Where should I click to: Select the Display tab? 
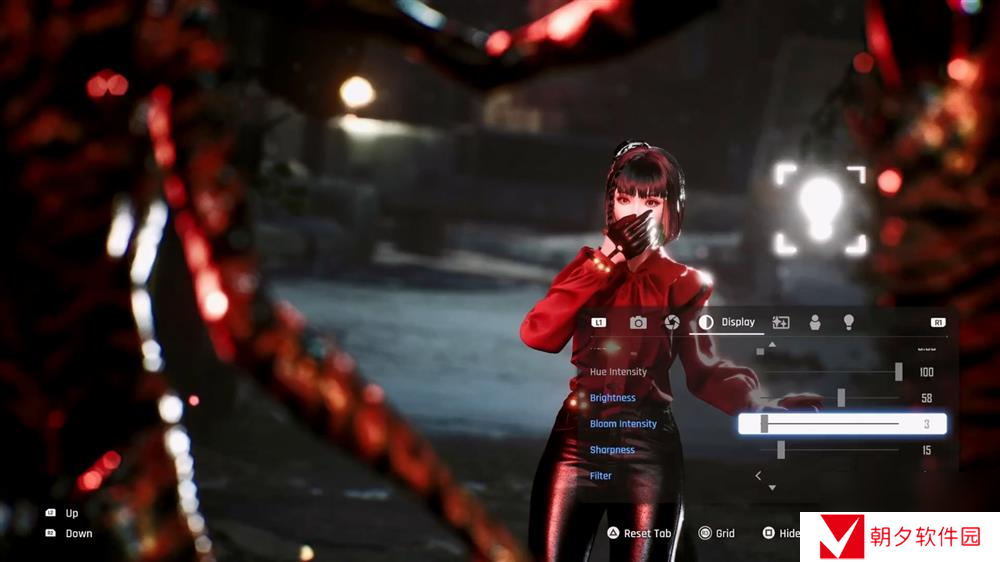click(x=728, y=322)
